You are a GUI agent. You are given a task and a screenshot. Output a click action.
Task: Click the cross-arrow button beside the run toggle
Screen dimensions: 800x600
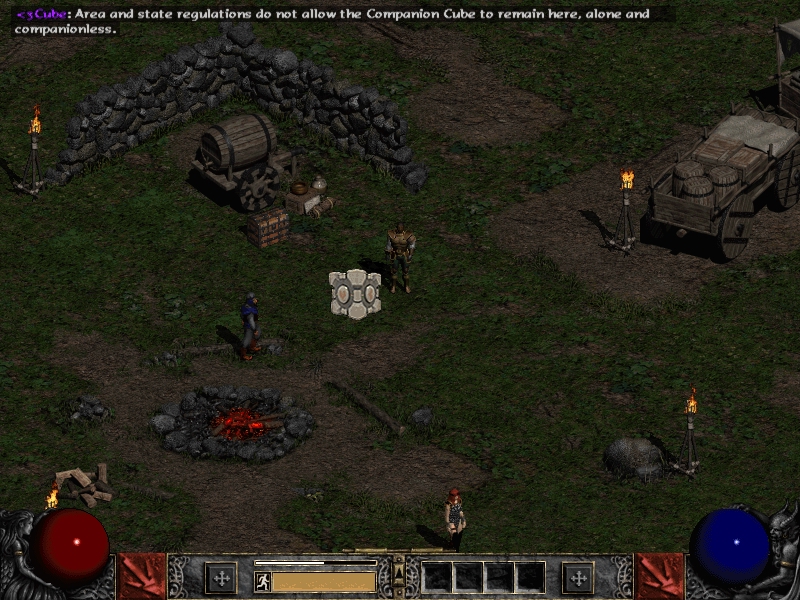click(220, 577)
